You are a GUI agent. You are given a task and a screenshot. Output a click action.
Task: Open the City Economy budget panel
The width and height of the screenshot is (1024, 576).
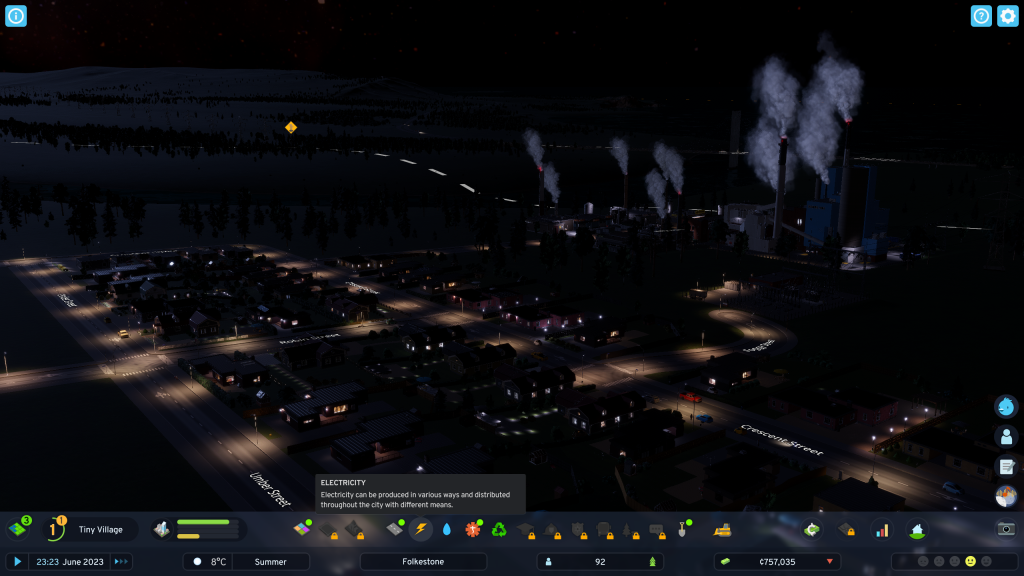pyautogui.click(x=812, y=529)
